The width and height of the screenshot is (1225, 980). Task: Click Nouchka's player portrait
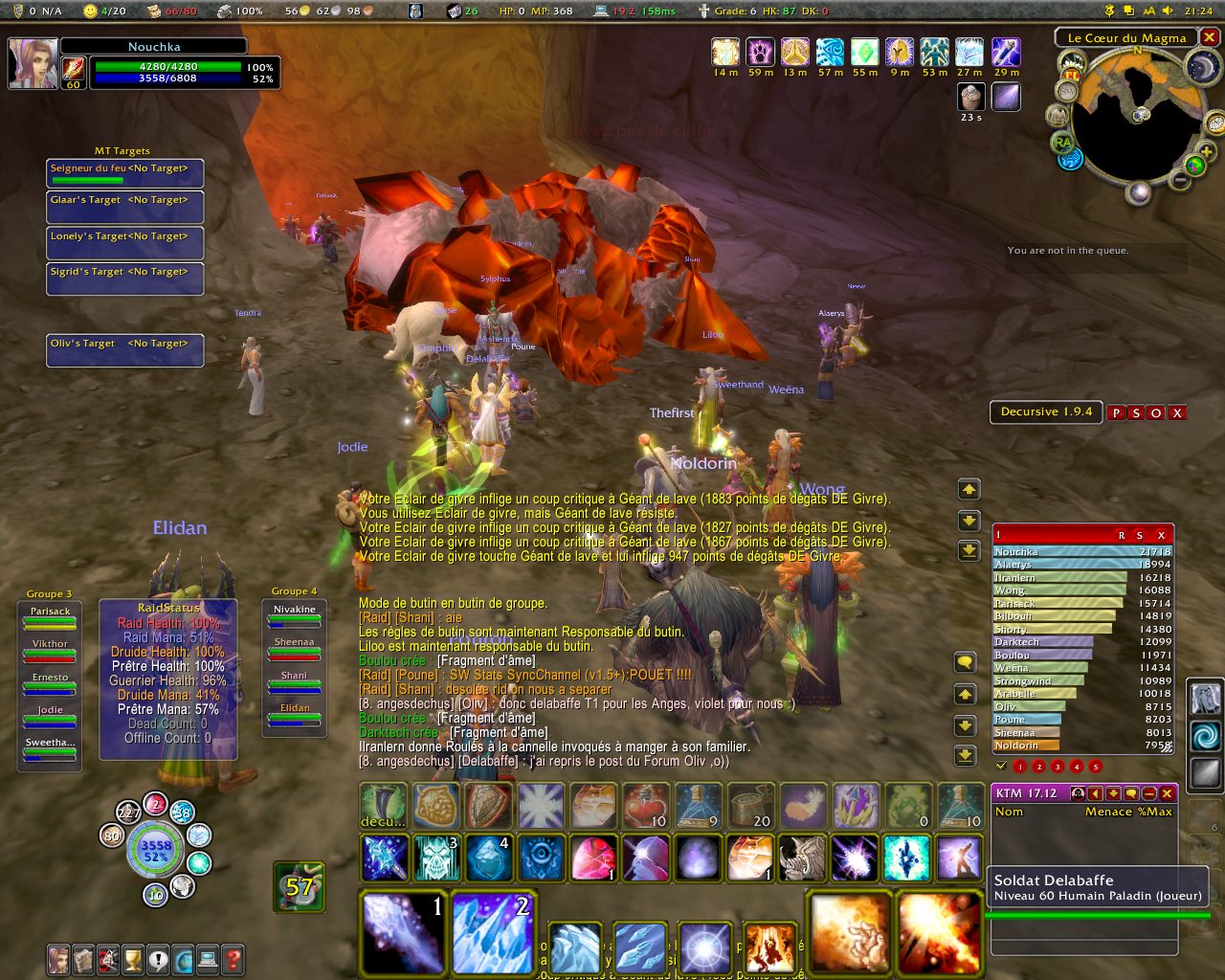[33, 63]
